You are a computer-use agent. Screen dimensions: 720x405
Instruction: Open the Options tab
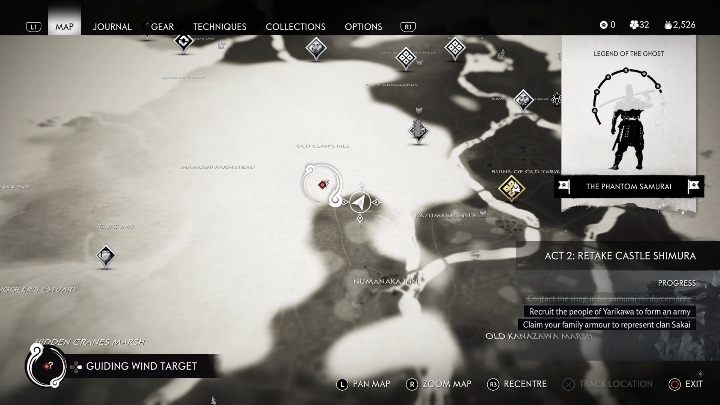[x=363, y=26]
